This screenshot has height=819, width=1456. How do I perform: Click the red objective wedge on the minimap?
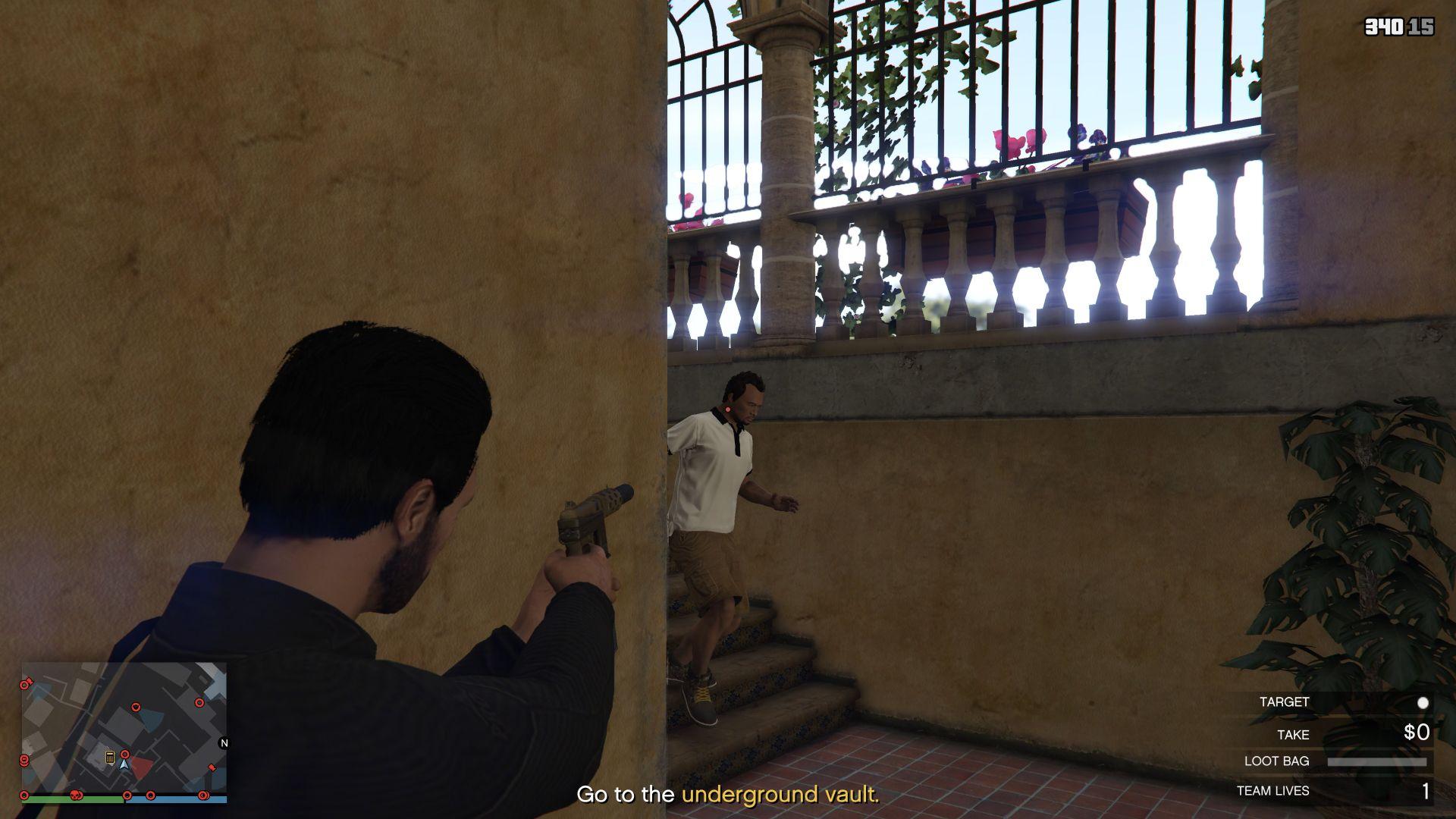click(141, 768)
